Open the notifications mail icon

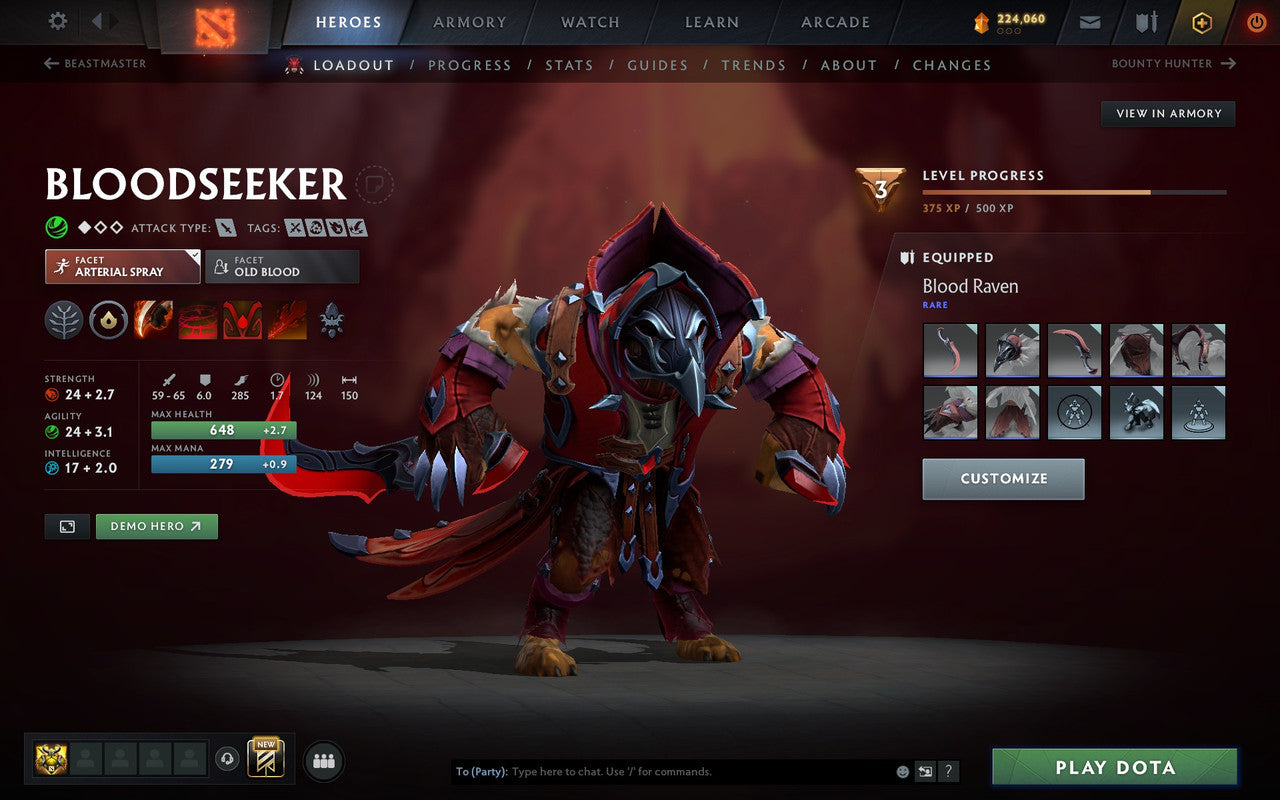[x=1089, y=21]
